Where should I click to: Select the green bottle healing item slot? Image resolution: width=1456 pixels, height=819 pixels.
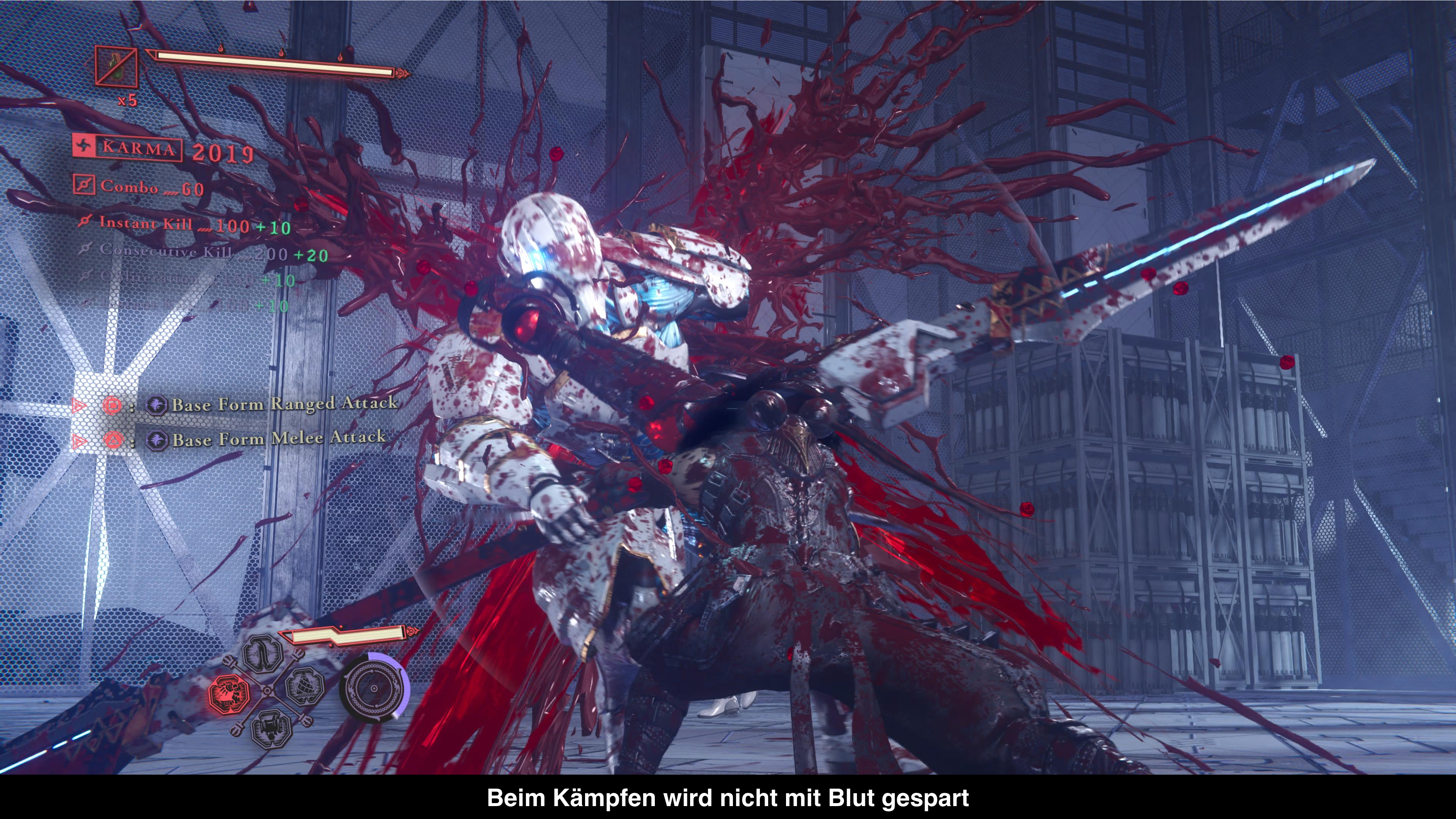point(116,66)
